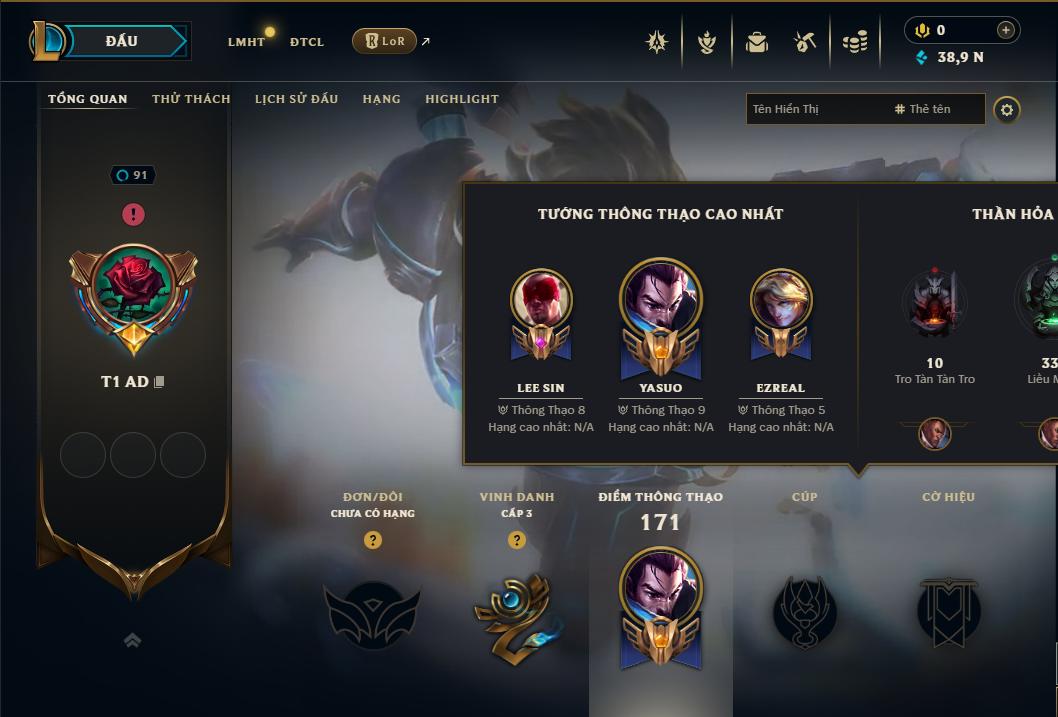Switch to the THỬ THÁCH tab
This screenshot has height=717, width=1058.
(191, 99)
